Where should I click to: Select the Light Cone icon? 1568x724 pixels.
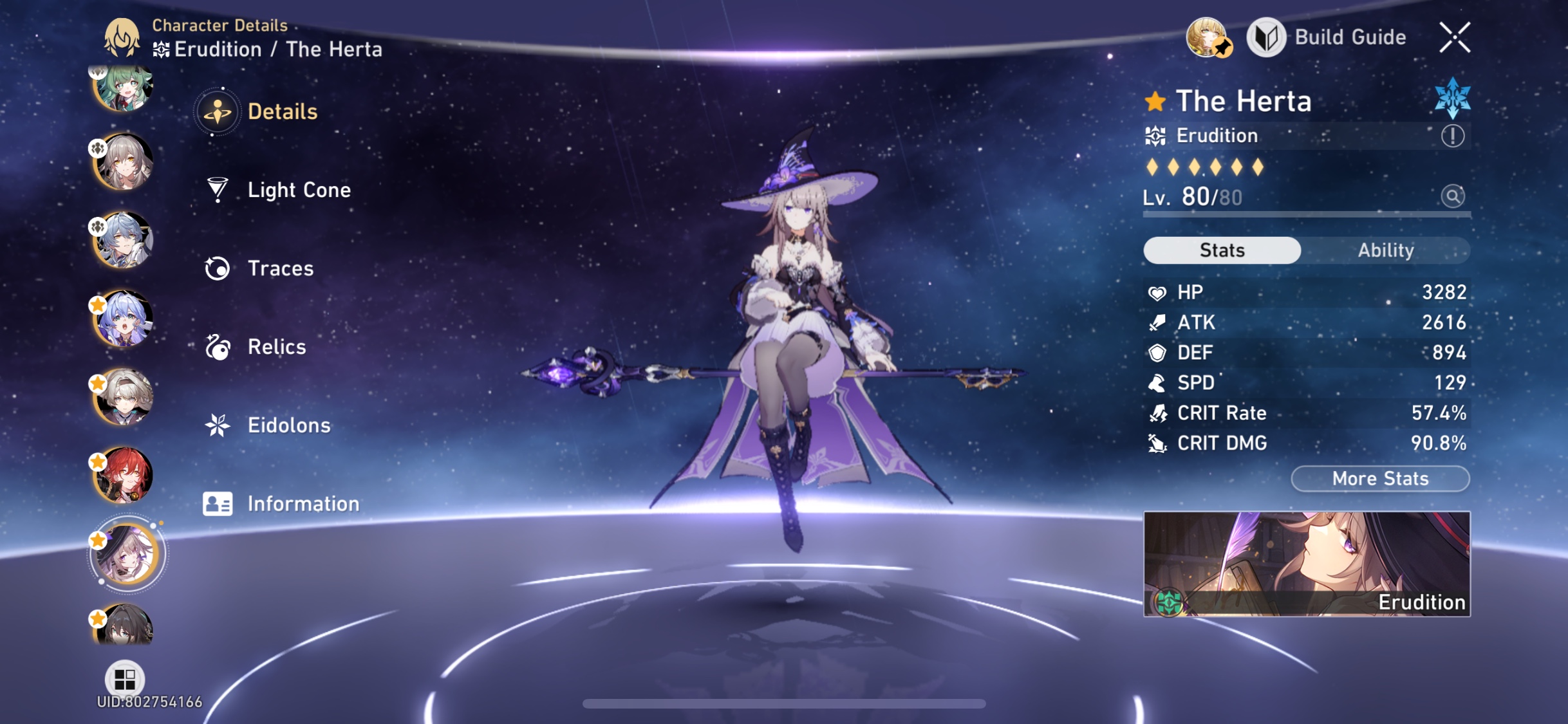coord(219,190)
